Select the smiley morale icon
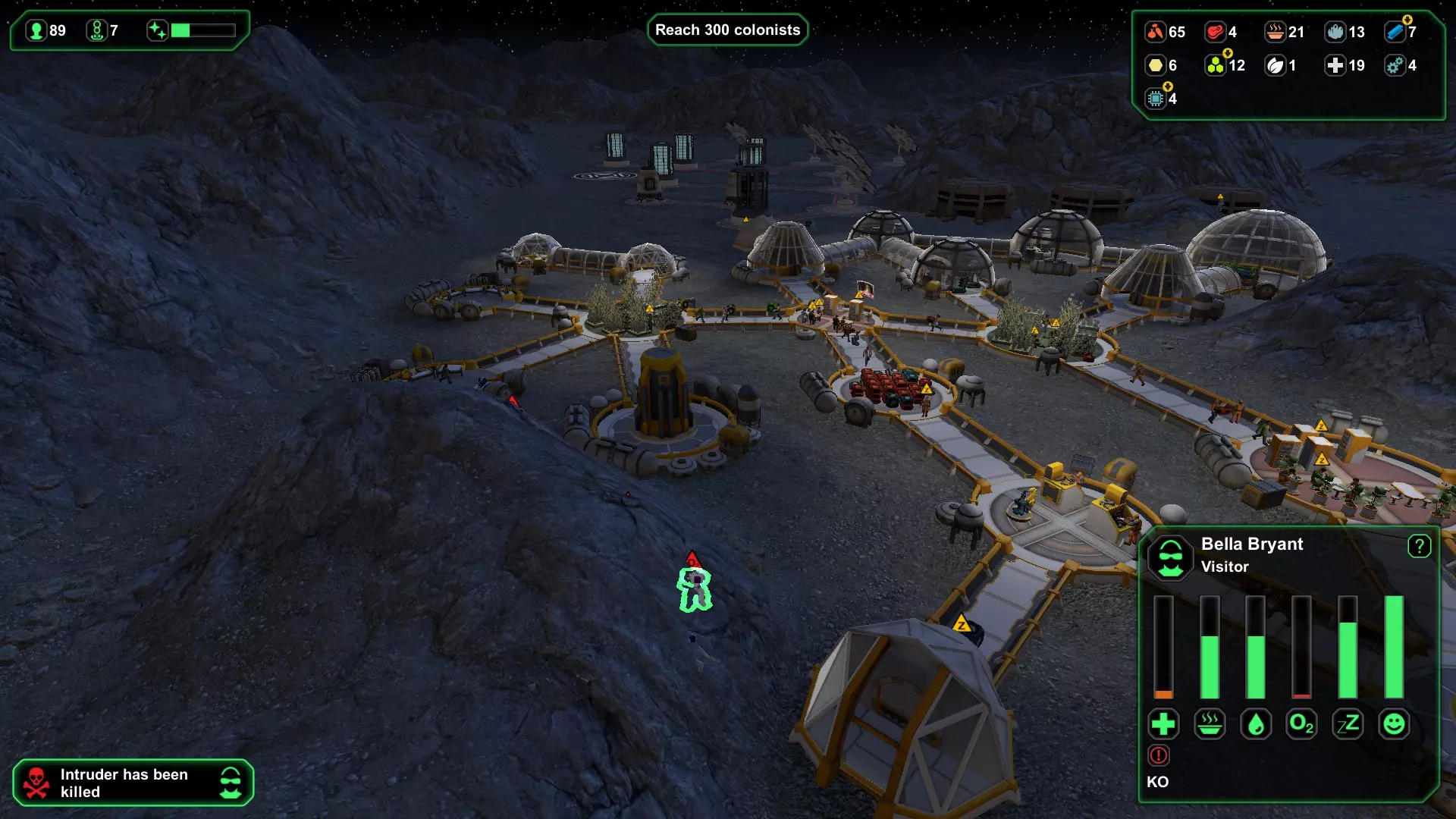This screenshot has width=1456, height=819. (x=1394, y=724)
